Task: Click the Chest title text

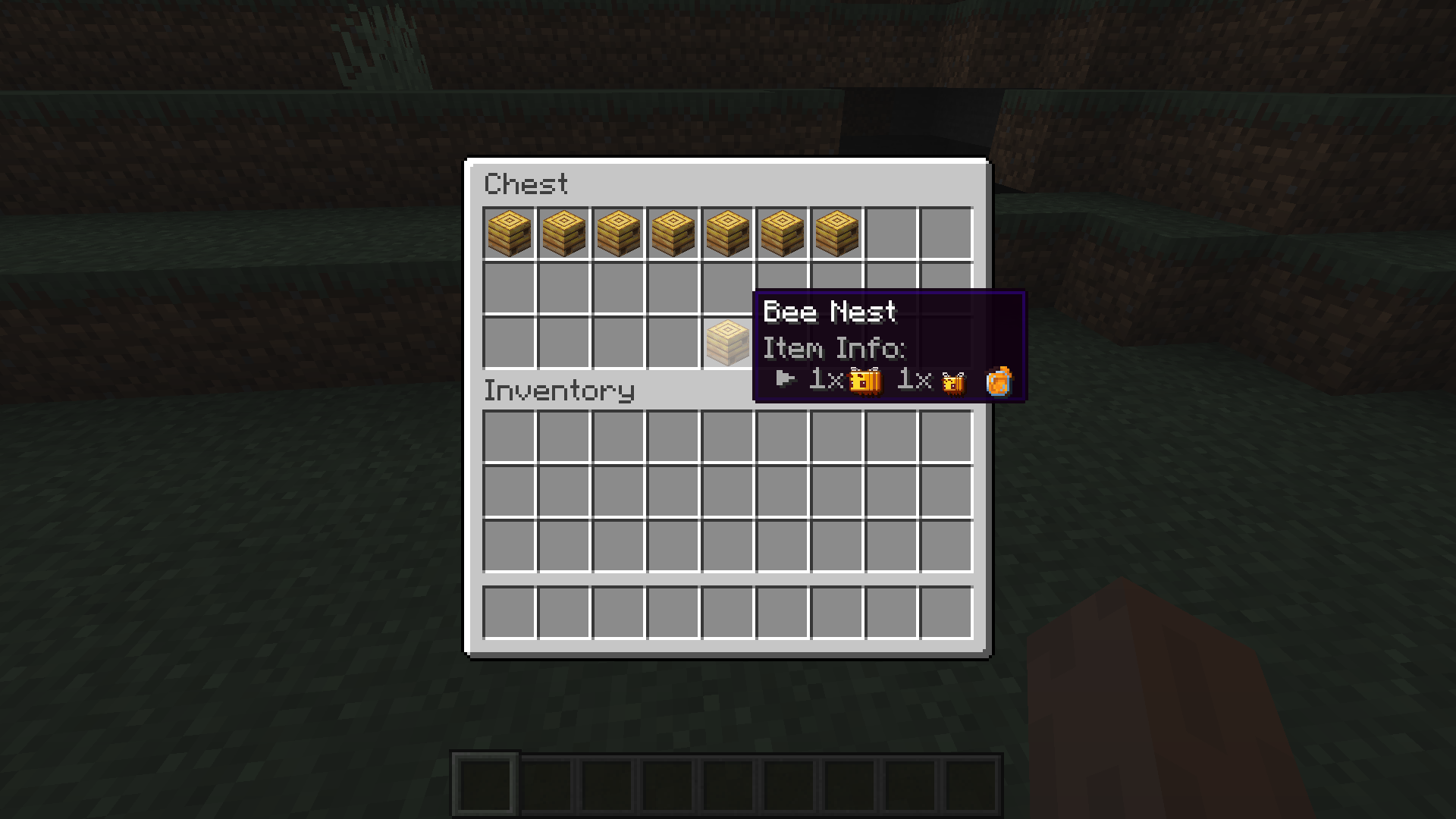Action: pyautogui.click(x=527, y=184)
